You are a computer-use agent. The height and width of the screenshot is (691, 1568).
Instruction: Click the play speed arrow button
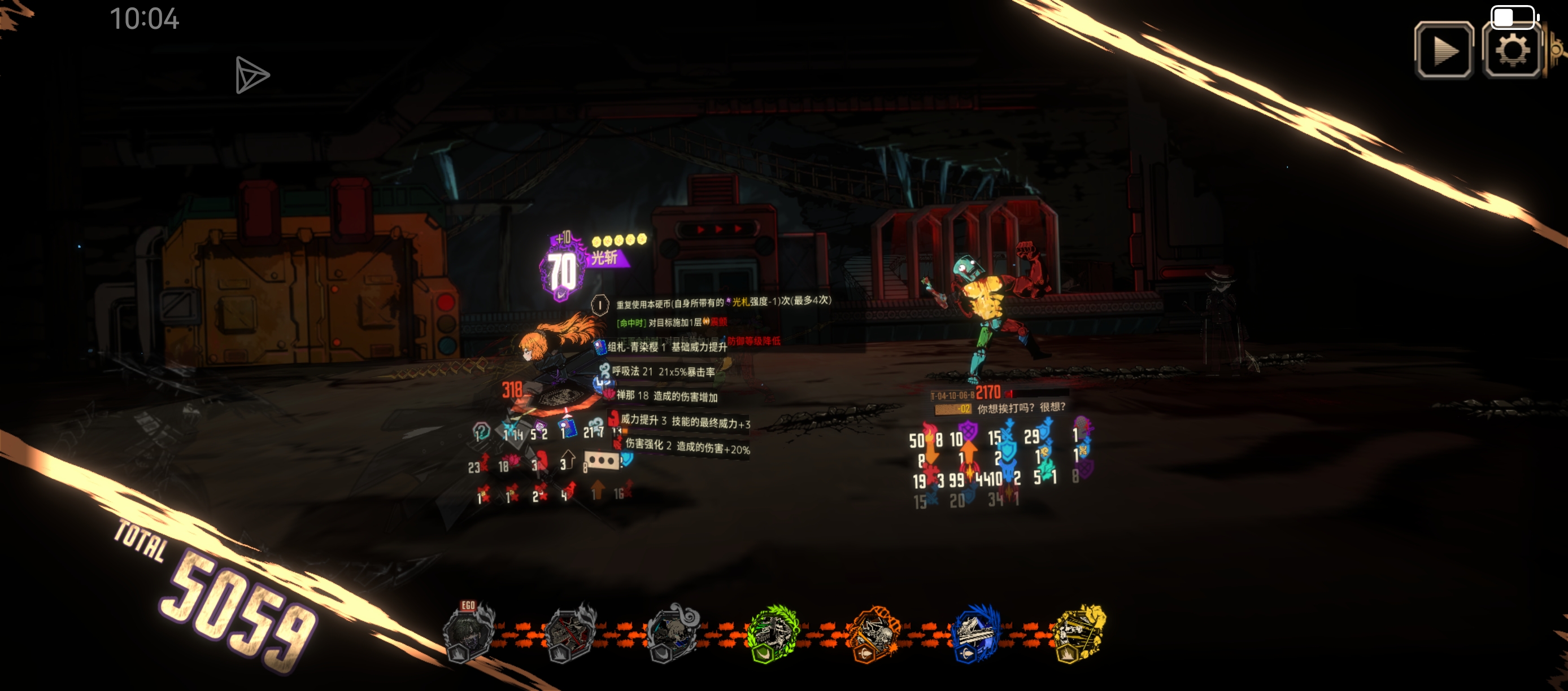click(x=1444, y=51)
